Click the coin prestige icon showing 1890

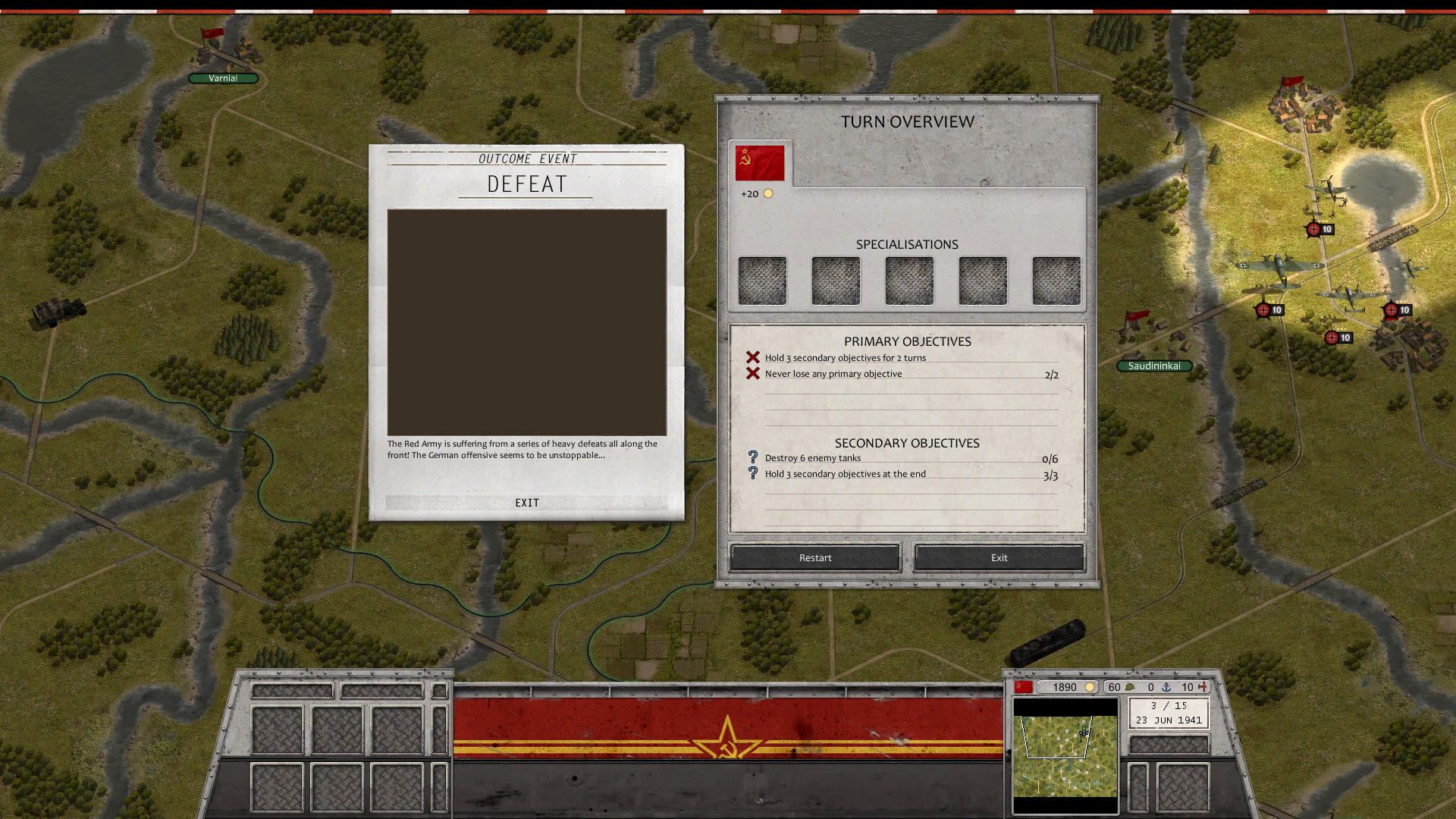(x=1090, y=687)
